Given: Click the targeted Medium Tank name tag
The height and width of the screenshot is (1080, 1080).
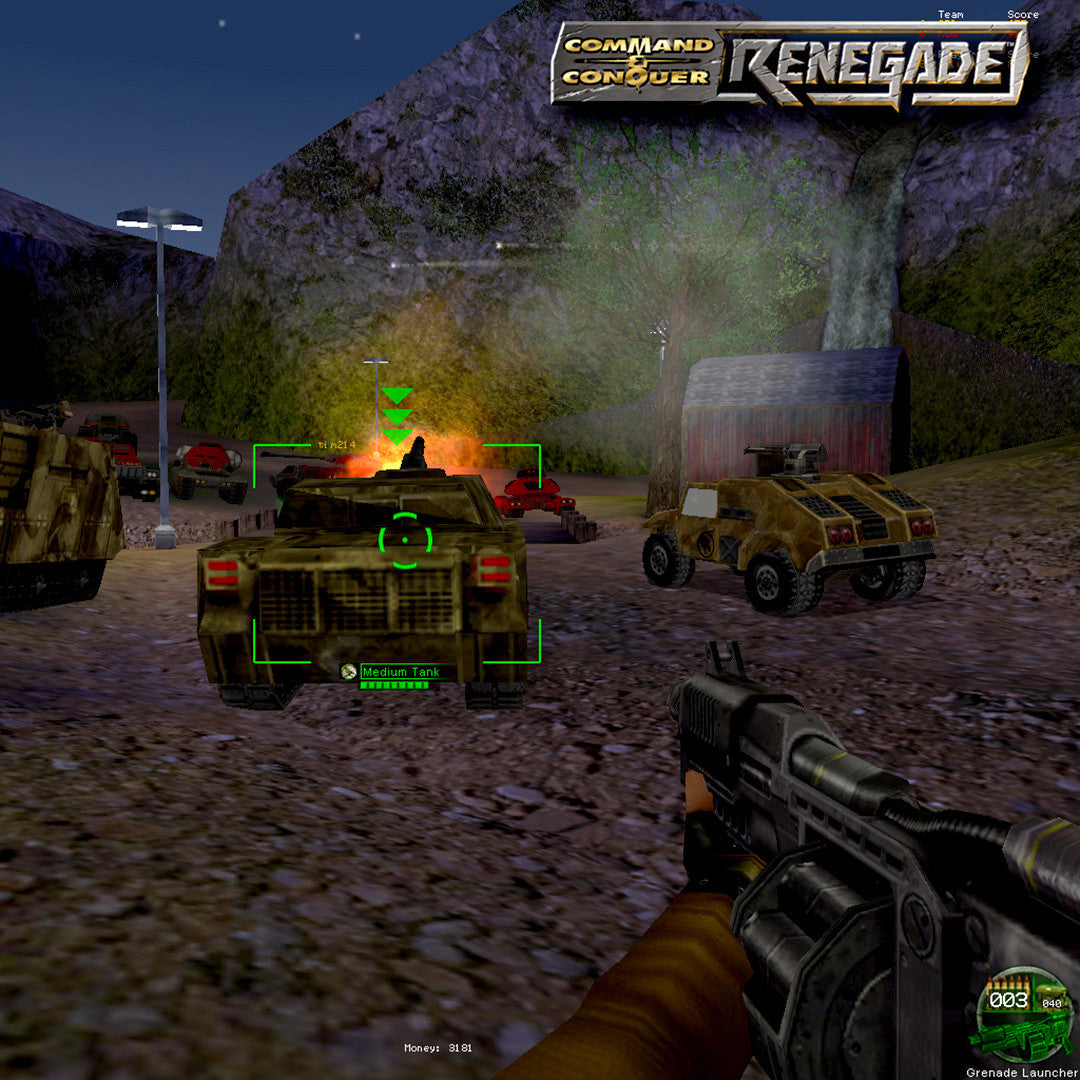Looking at the screenshot, I should click(x=400, y=672).
